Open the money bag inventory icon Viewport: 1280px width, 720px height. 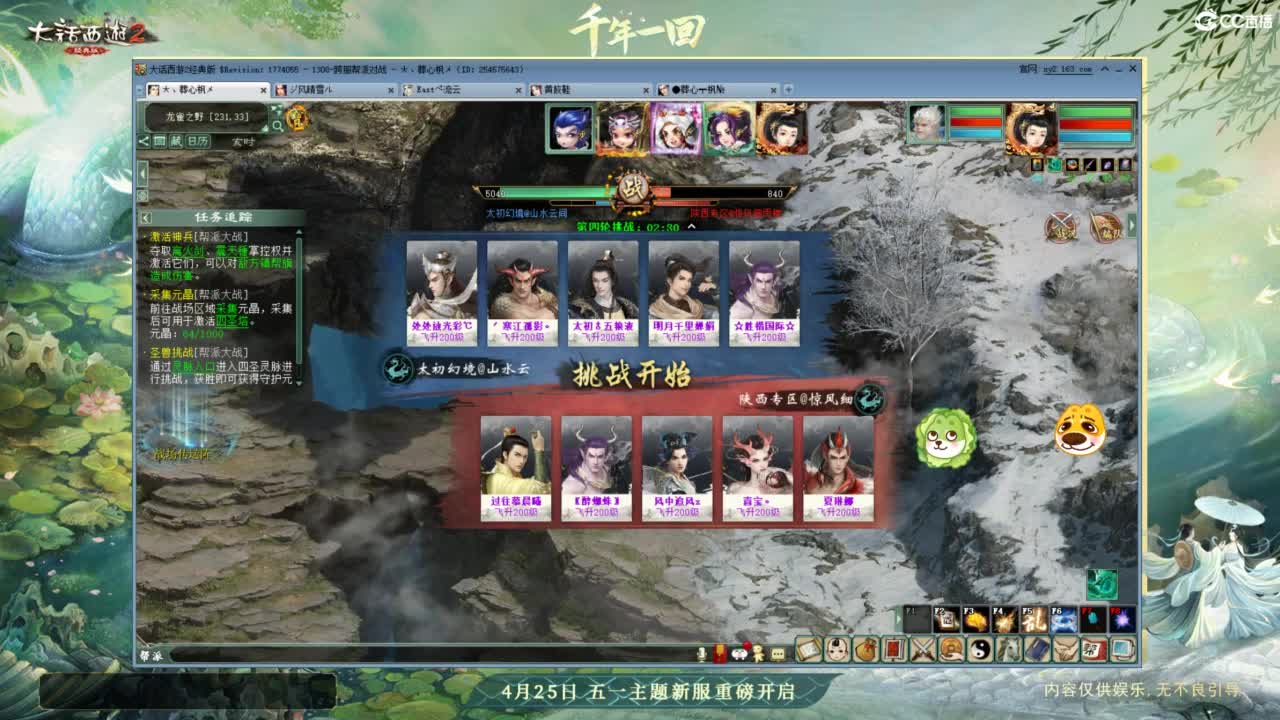(x=866, y=650)
